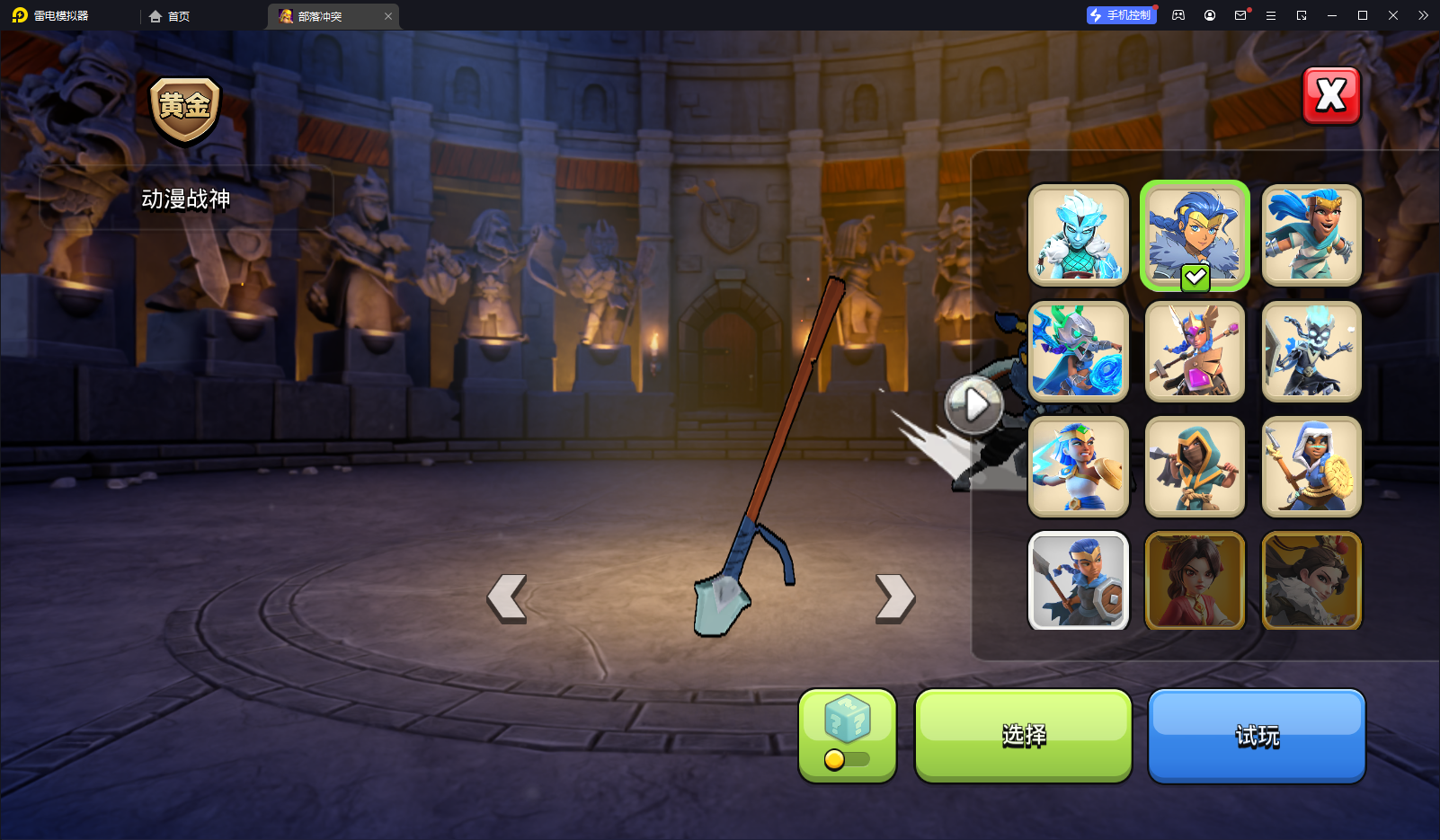Pick the blue-haired golden shield skin
This screenshot has height=840, width=1440.
tap(1078, 466)
